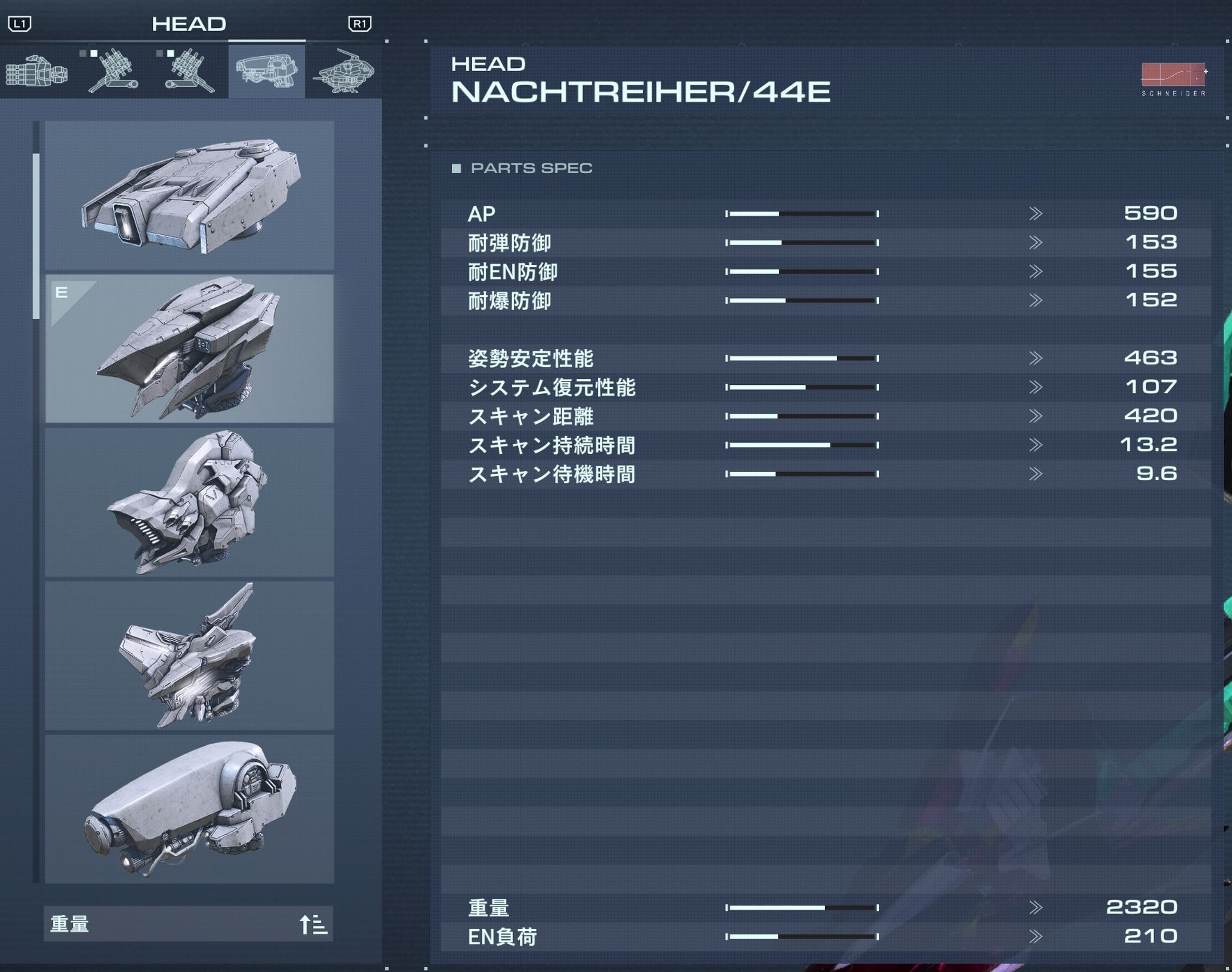Switch to the HEAD tab label
Image resolution: width=1232 pixels, height=972 pixels.
(190, 24)
